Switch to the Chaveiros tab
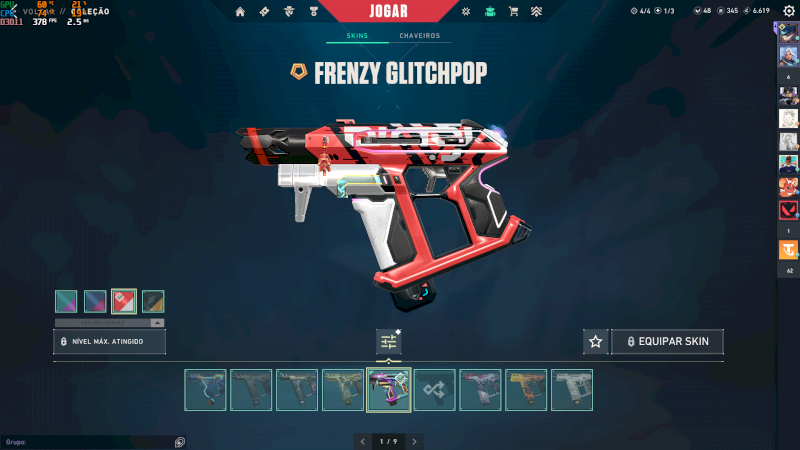The height and width of the screenshot is (450, 800). [419, 36]
